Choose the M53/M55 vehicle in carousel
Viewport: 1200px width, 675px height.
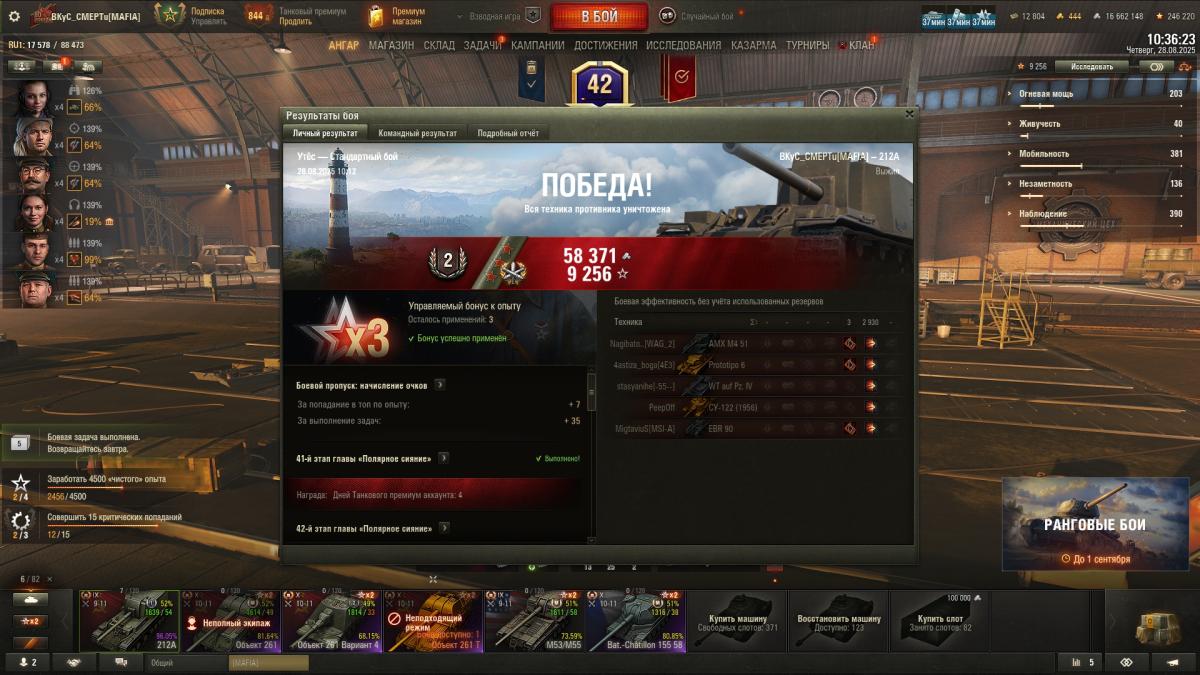click(533, 620)
